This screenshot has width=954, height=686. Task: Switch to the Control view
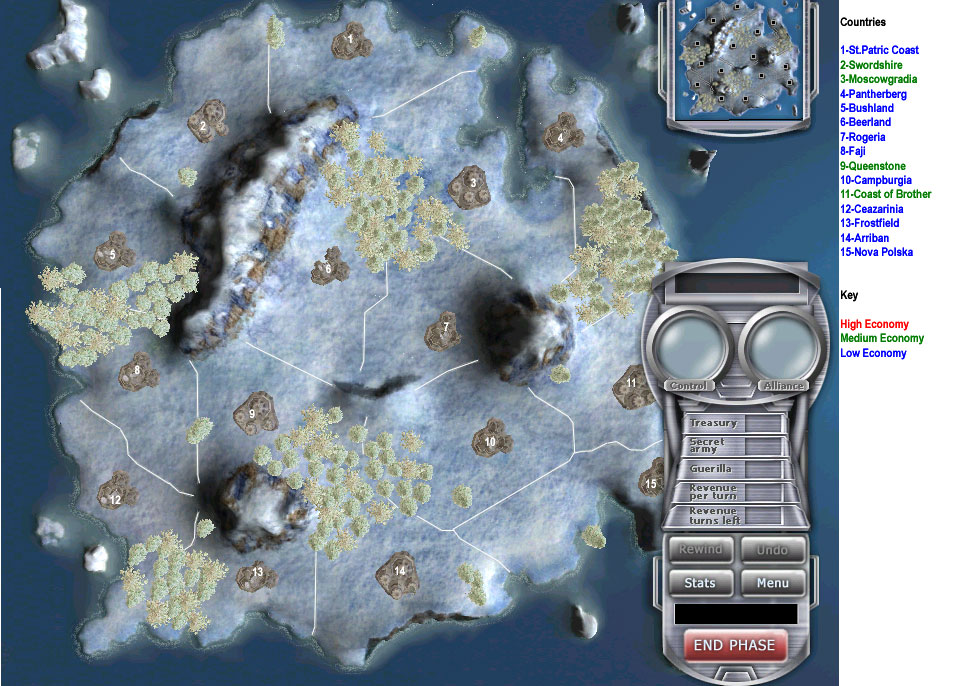[688, 385]
